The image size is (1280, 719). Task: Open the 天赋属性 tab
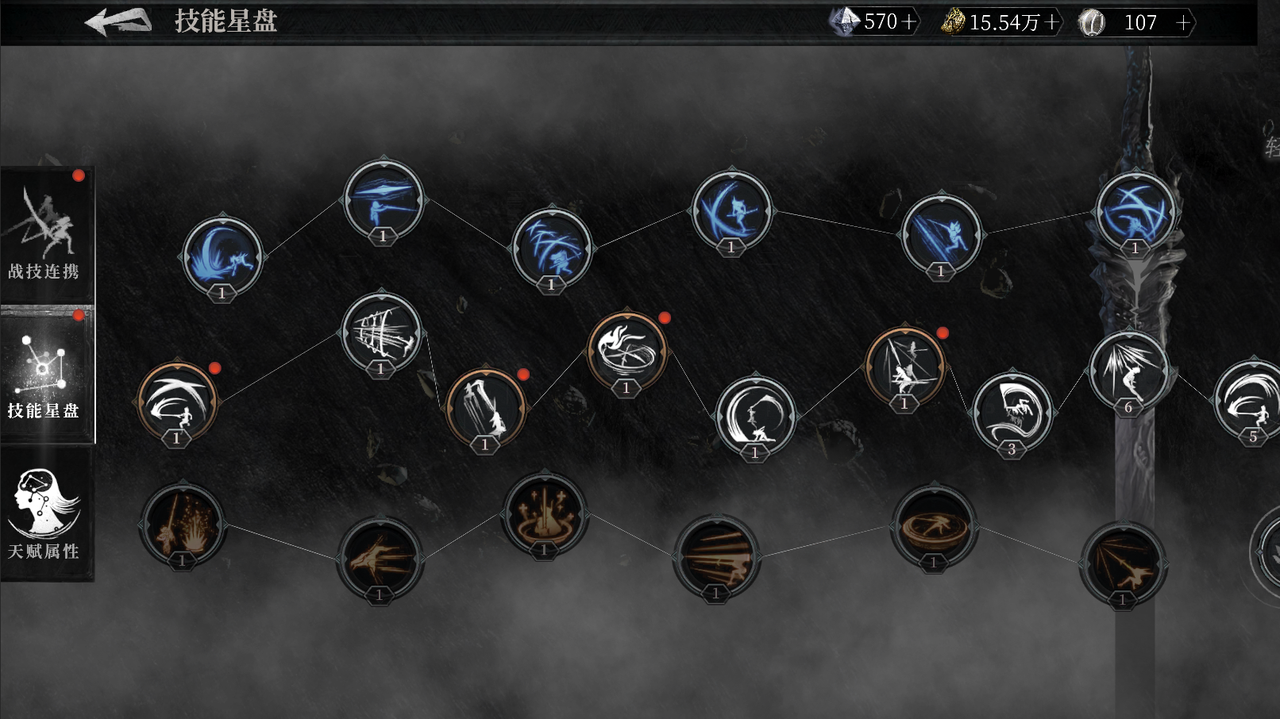(x=46, y=513)
